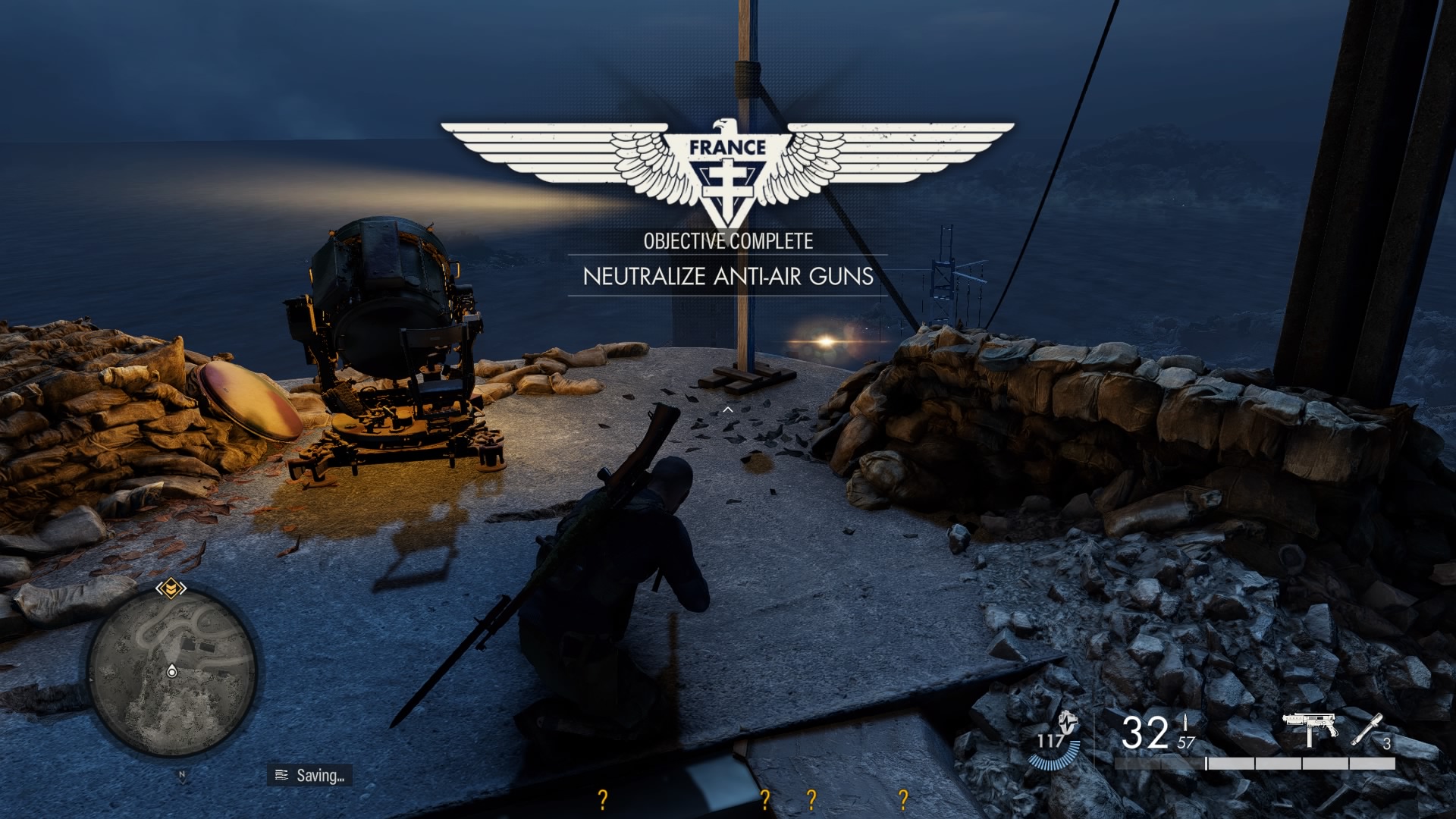Select the submachine gun weapon icon

point(1310,730)
